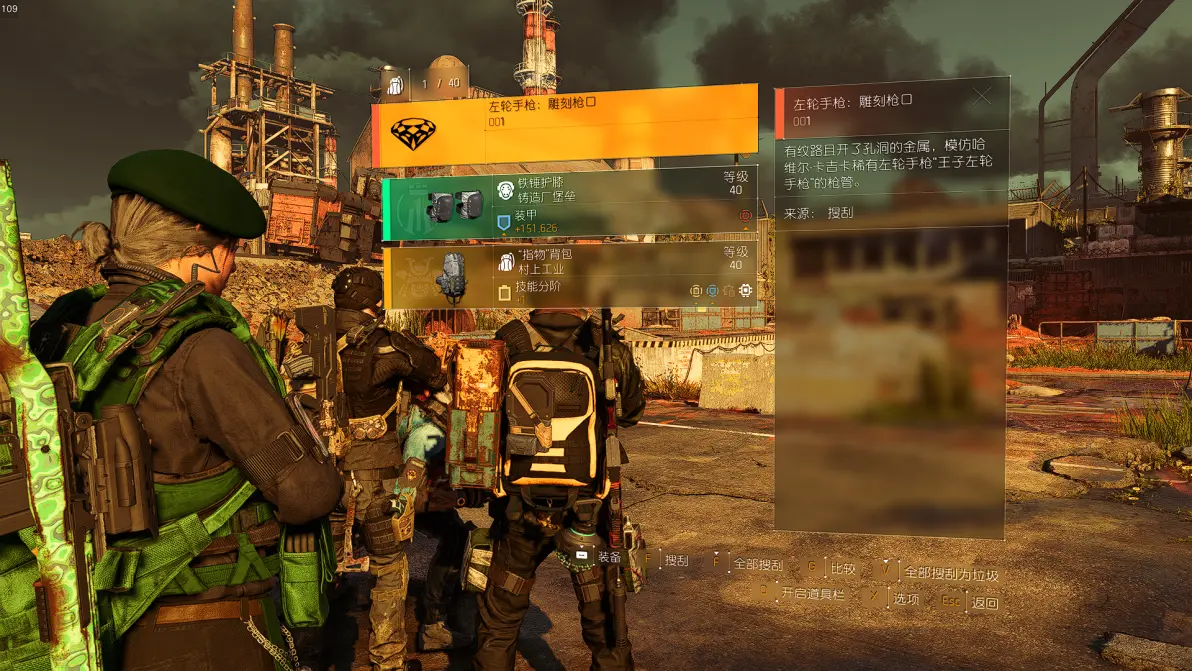Select the 左轮手枪: 雕刻枪口 loot entry

click(x=565, y=125)
